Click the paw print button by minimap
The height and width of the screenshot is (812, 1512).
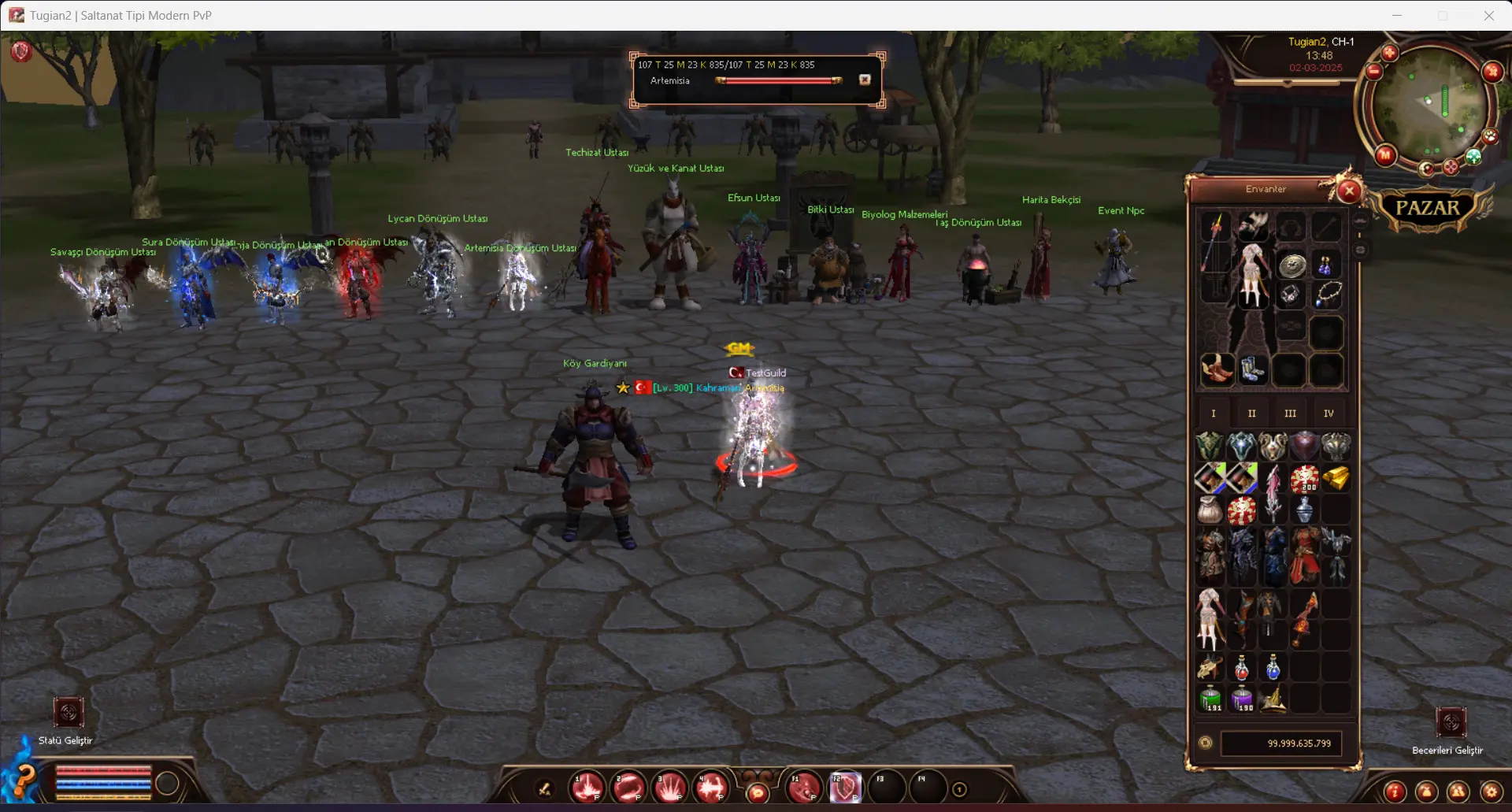pos(1490,136)
